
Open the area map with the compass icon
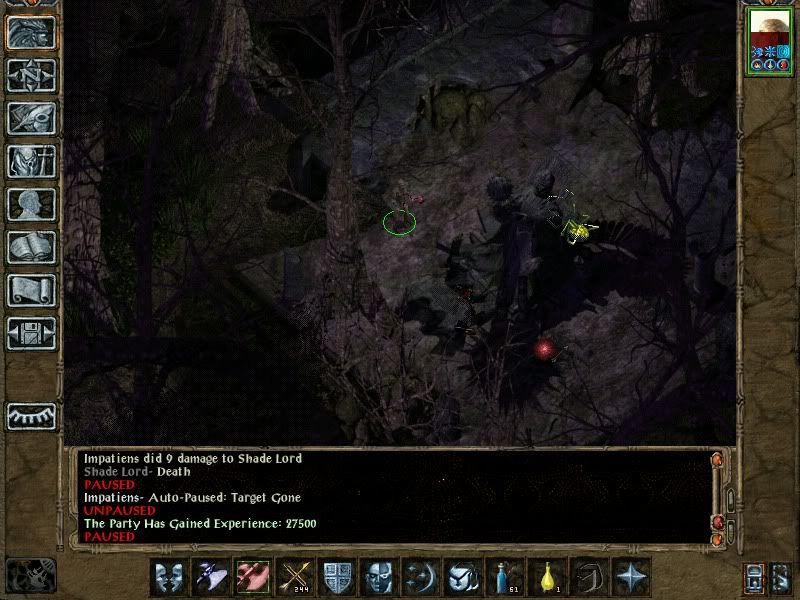tap(30, 74)
